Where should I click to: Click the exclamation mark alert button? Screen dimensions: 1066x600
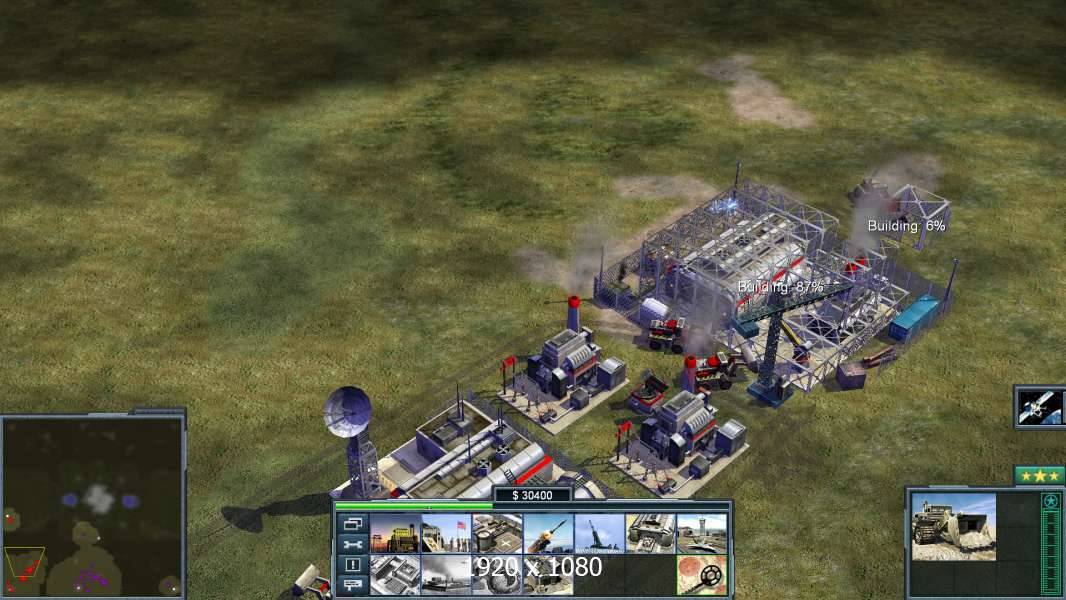click(352, 565)
